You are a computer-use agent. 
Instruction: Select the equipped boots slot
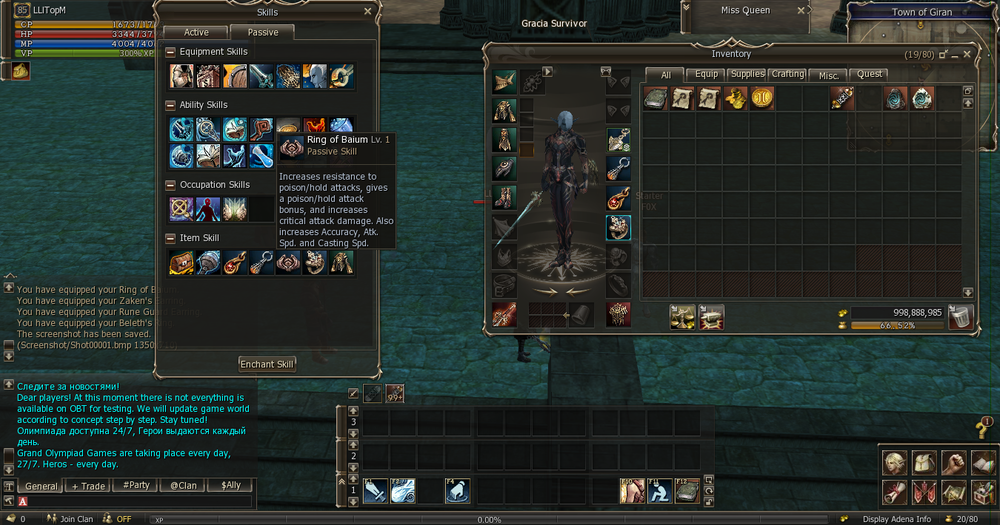pos(505,196)
